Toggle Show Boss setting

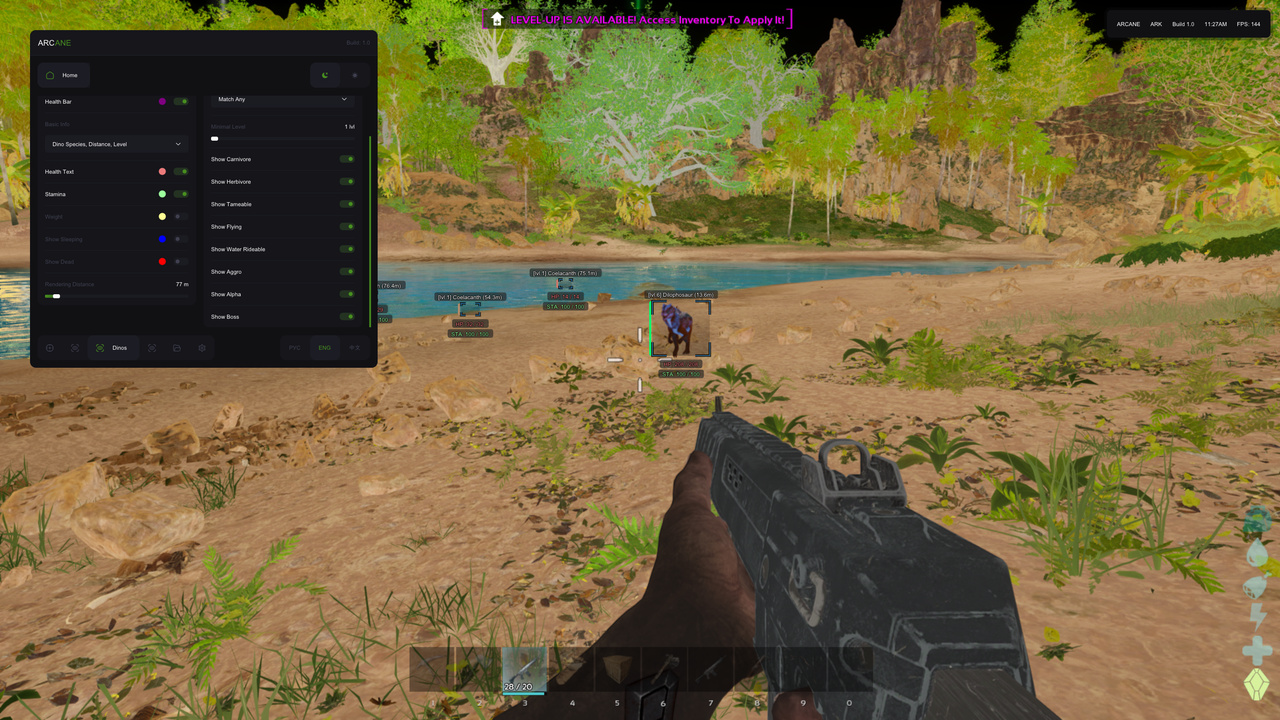pos(348,316)
